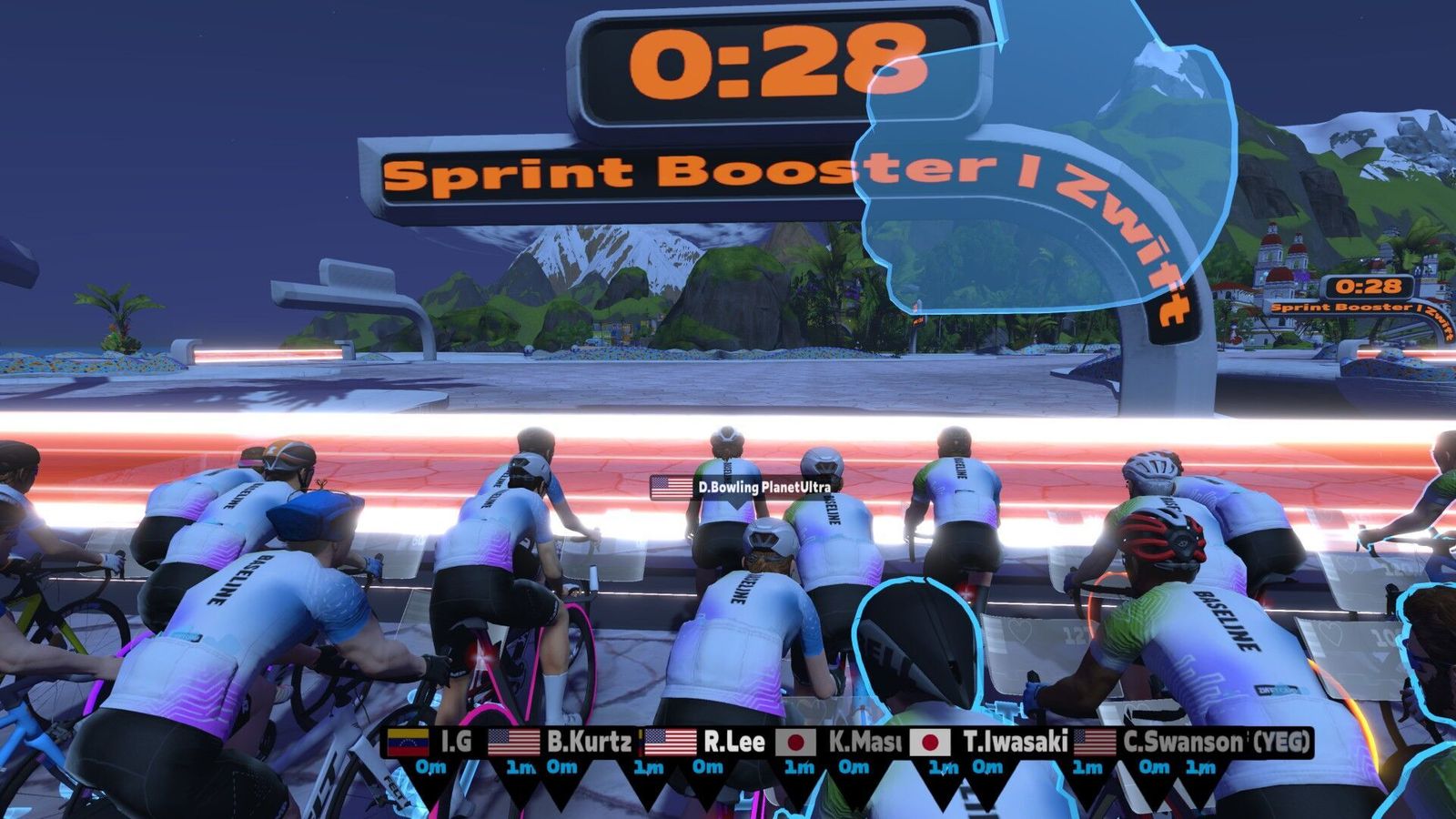1456x819 pixels.
Task: Select the T.Iwasaki name tag
Action: coord(990,743)
